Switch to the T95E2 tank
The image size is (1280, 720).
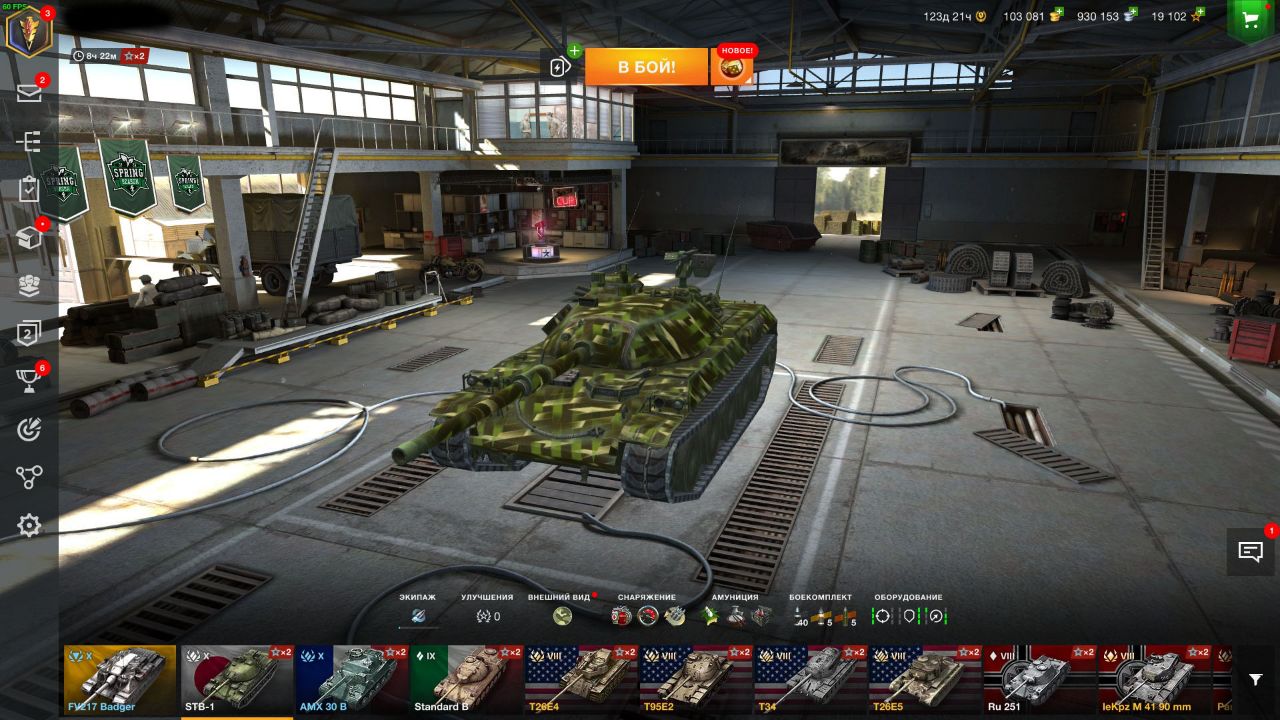(x=695, y=679)
